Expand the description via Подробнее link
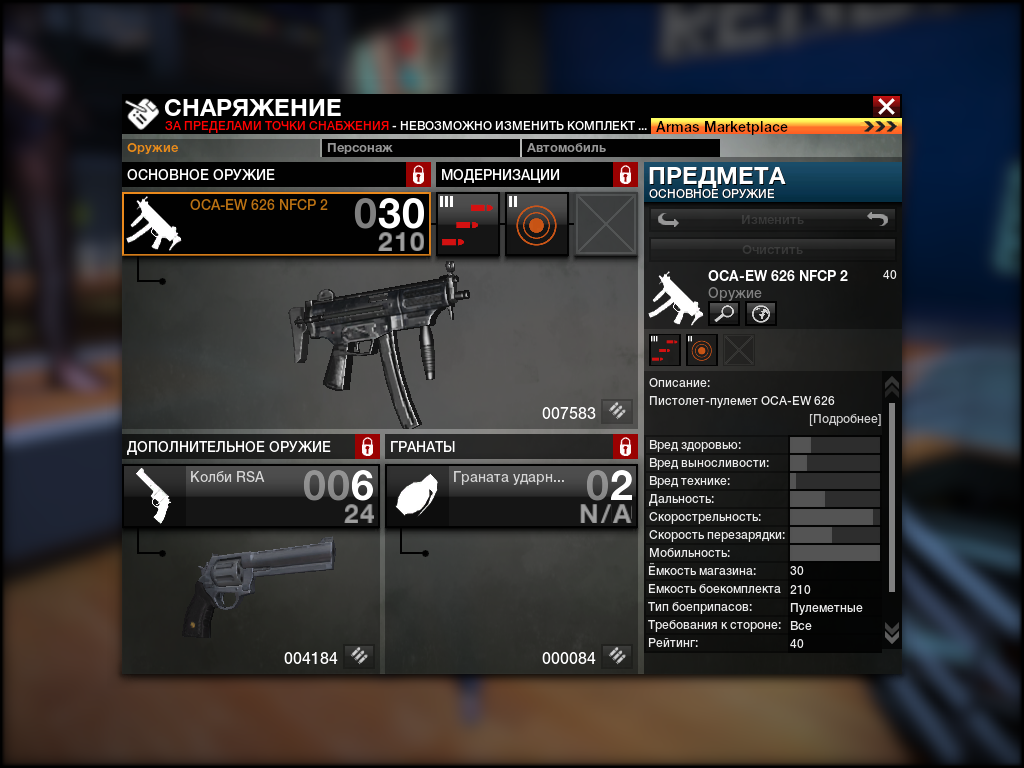This screenshot has height=768, width=1024. pyautogui.click(x=845, y=419)
